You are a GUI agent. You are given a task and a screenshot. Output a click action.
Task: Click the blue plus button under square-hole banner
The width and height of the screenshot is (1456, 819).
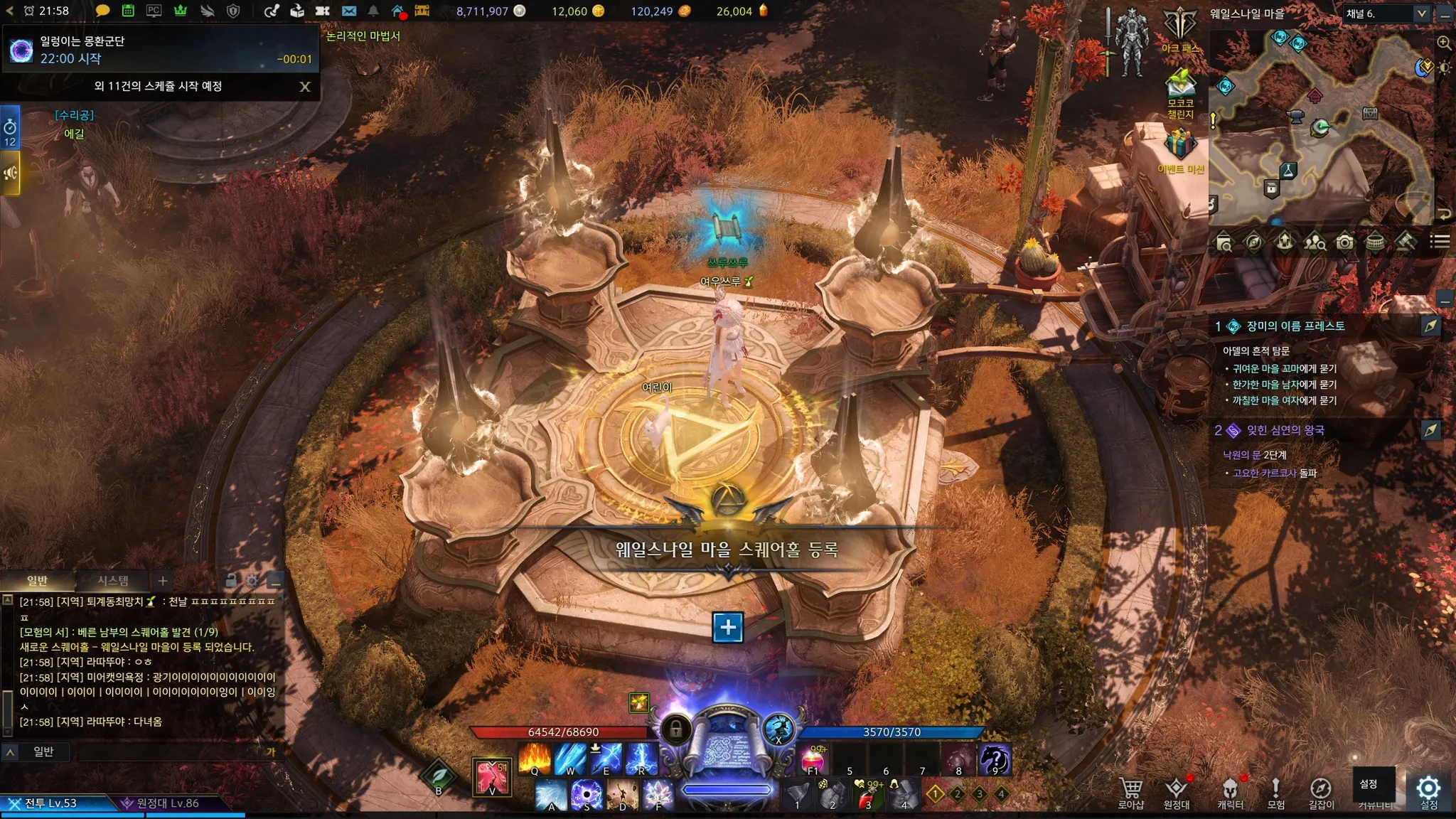pos(728,627)
